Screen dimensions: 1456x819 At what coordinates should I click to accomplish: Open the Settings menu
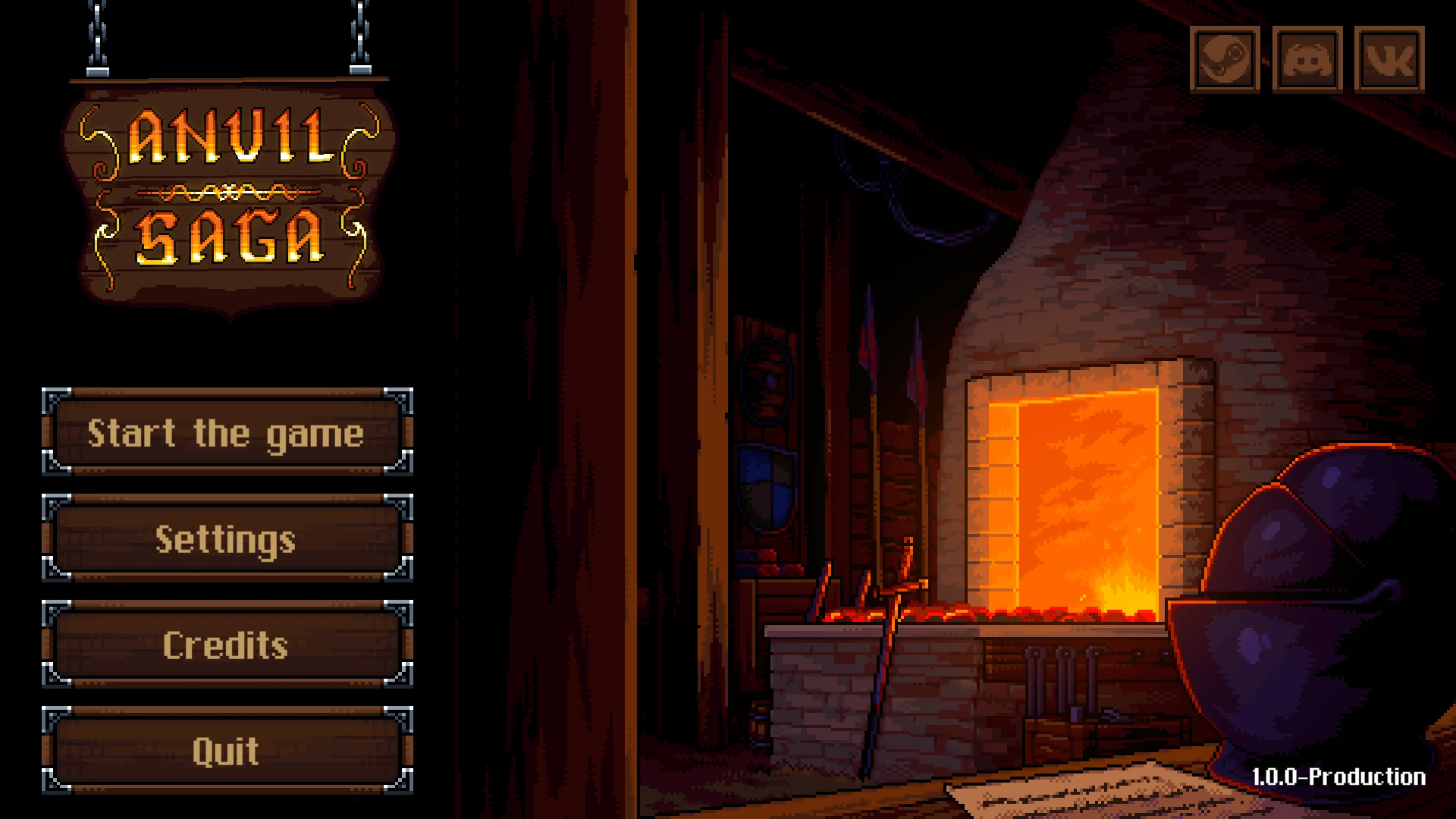click(x=227, y=538)
